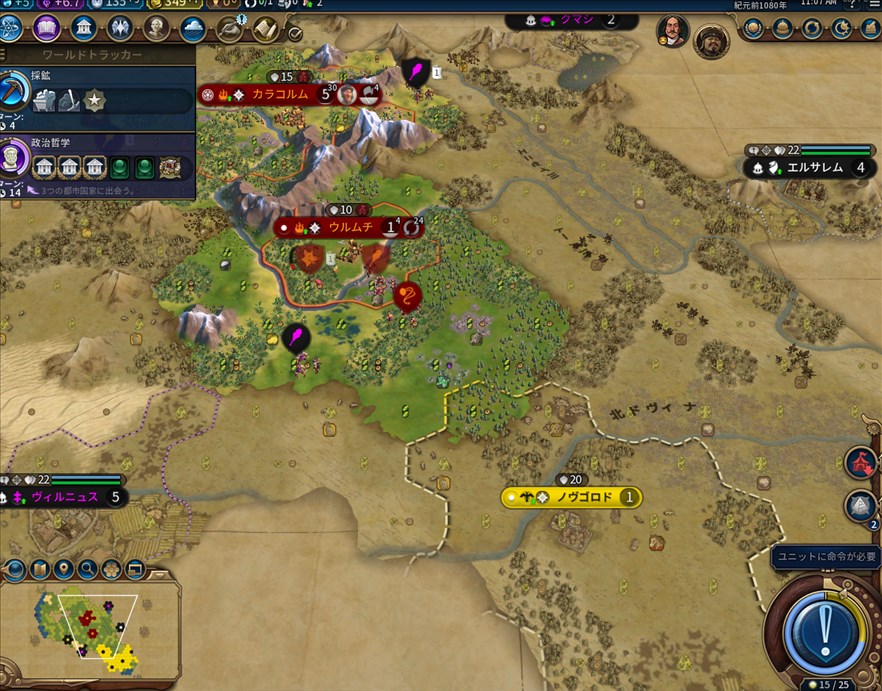
Task: Open the Great People portrait icon
Action: click(x=156, y=28)
